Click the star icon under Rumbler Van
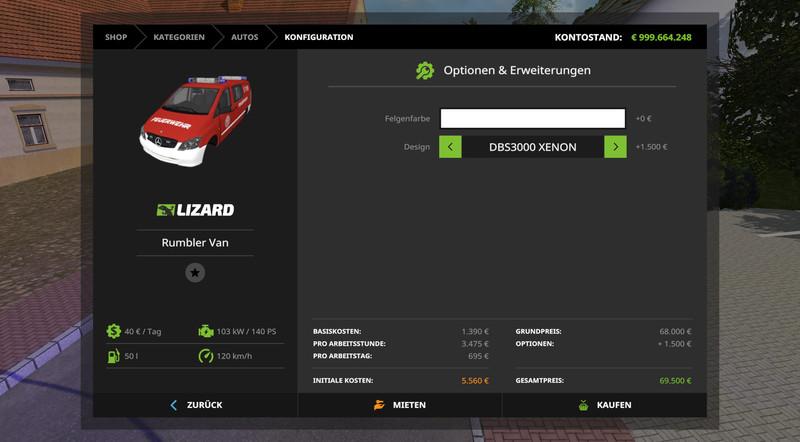Screen dimensions: 800x442 point(195,272)
